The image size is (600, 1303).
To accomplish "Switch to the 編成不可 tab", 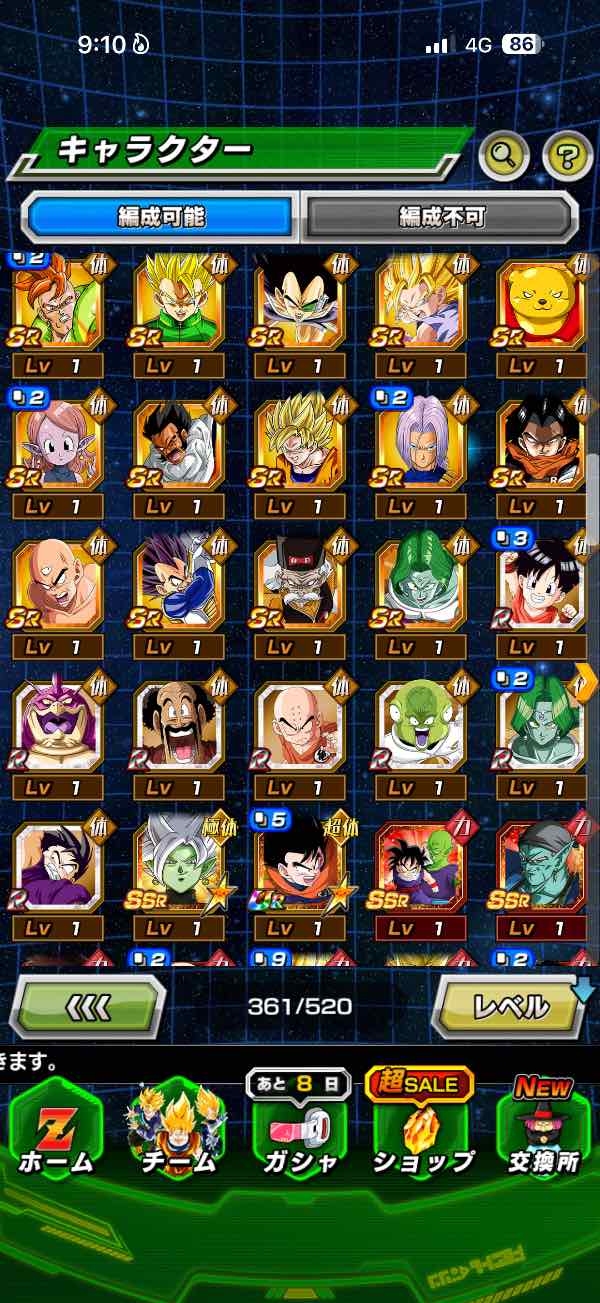I will pos(441,217).
